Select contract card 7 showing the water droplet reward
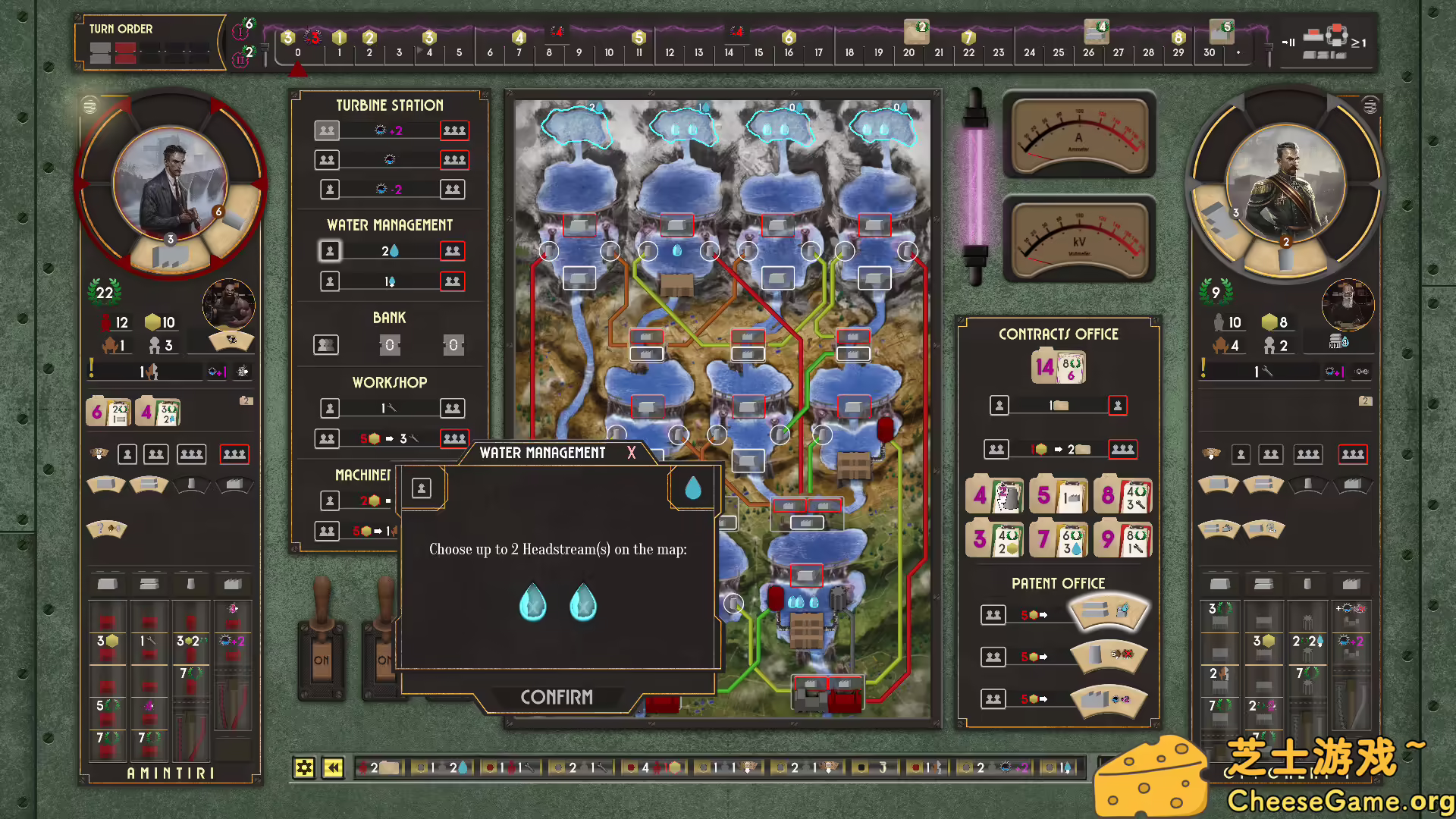Viewport: 1456px width, 819px height. click(1059, 538)
